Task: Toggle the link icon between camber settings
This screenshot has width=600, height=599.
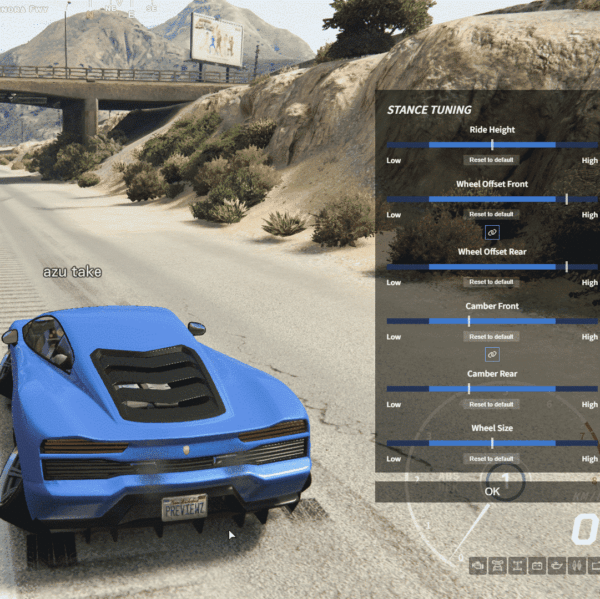Action: point(492,354)
